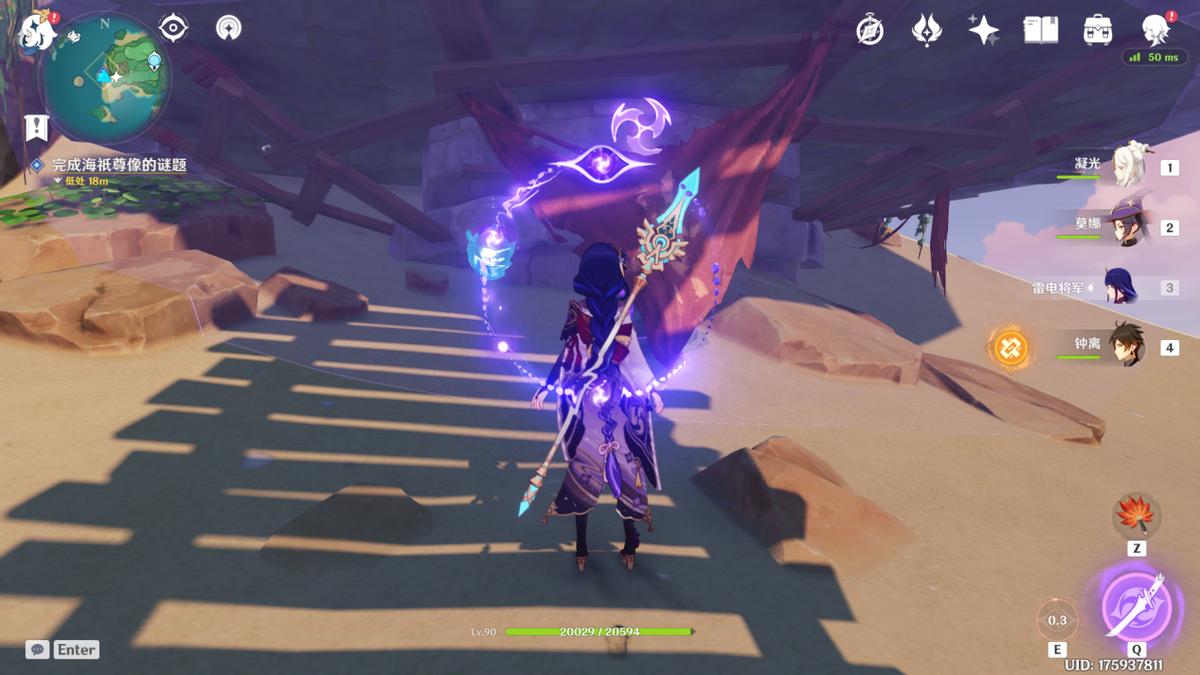Switch to party member 凝光
The image size is (1200, 675).
(x=1130, y=167)
